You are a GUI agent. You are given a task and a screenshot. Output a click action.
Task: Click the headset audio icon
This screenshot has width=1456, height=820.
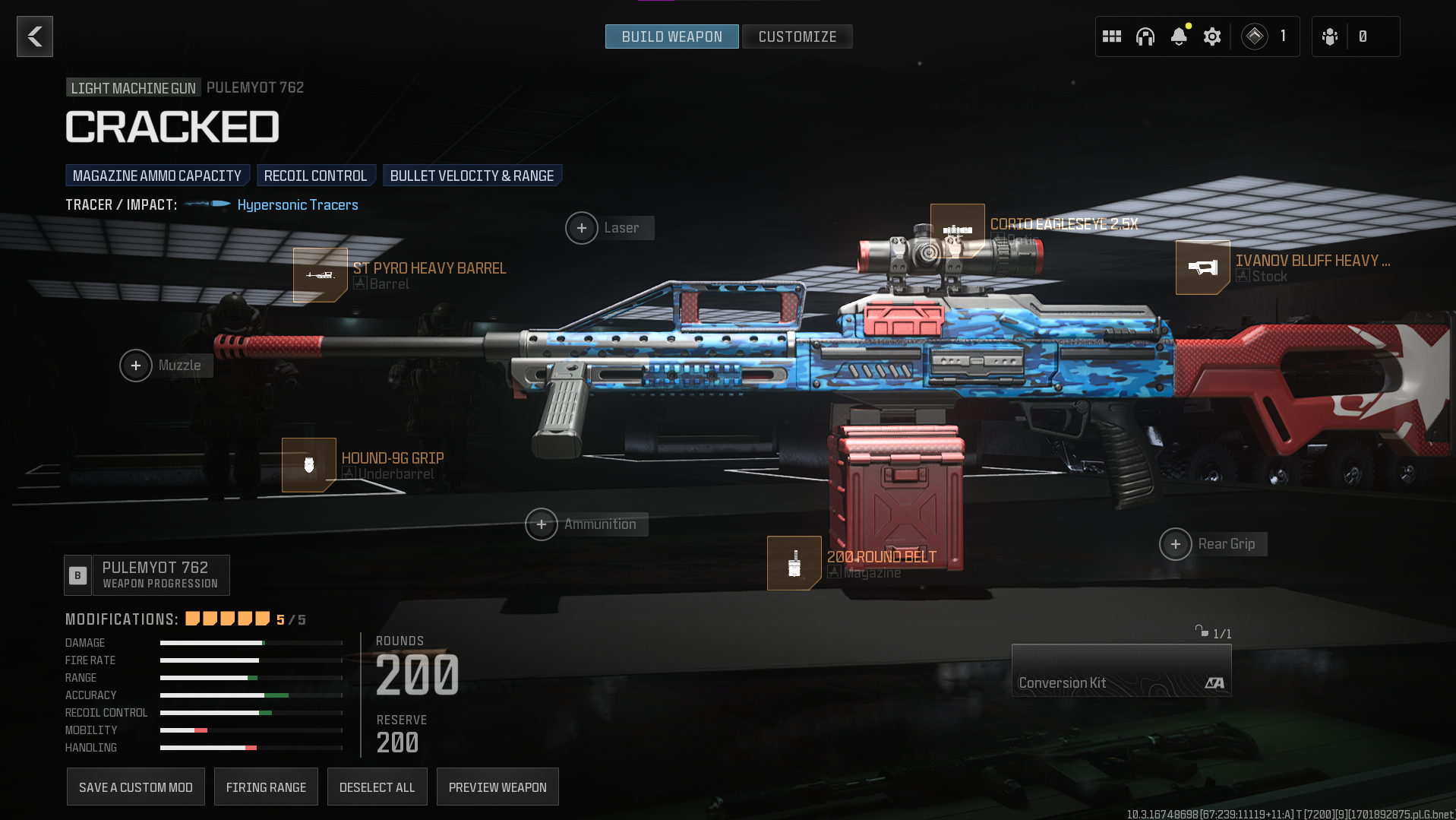(x=1145, y=36)
